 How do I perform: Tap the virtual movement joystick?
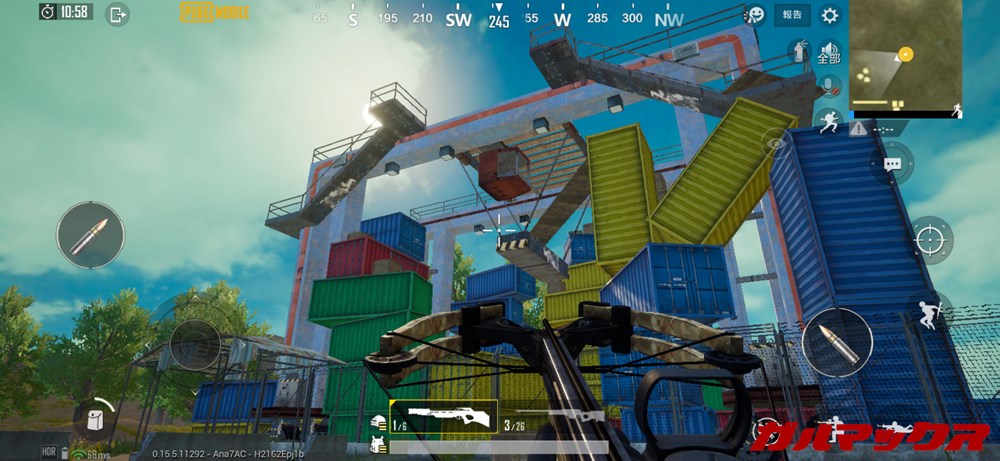[x=194, y=343]
